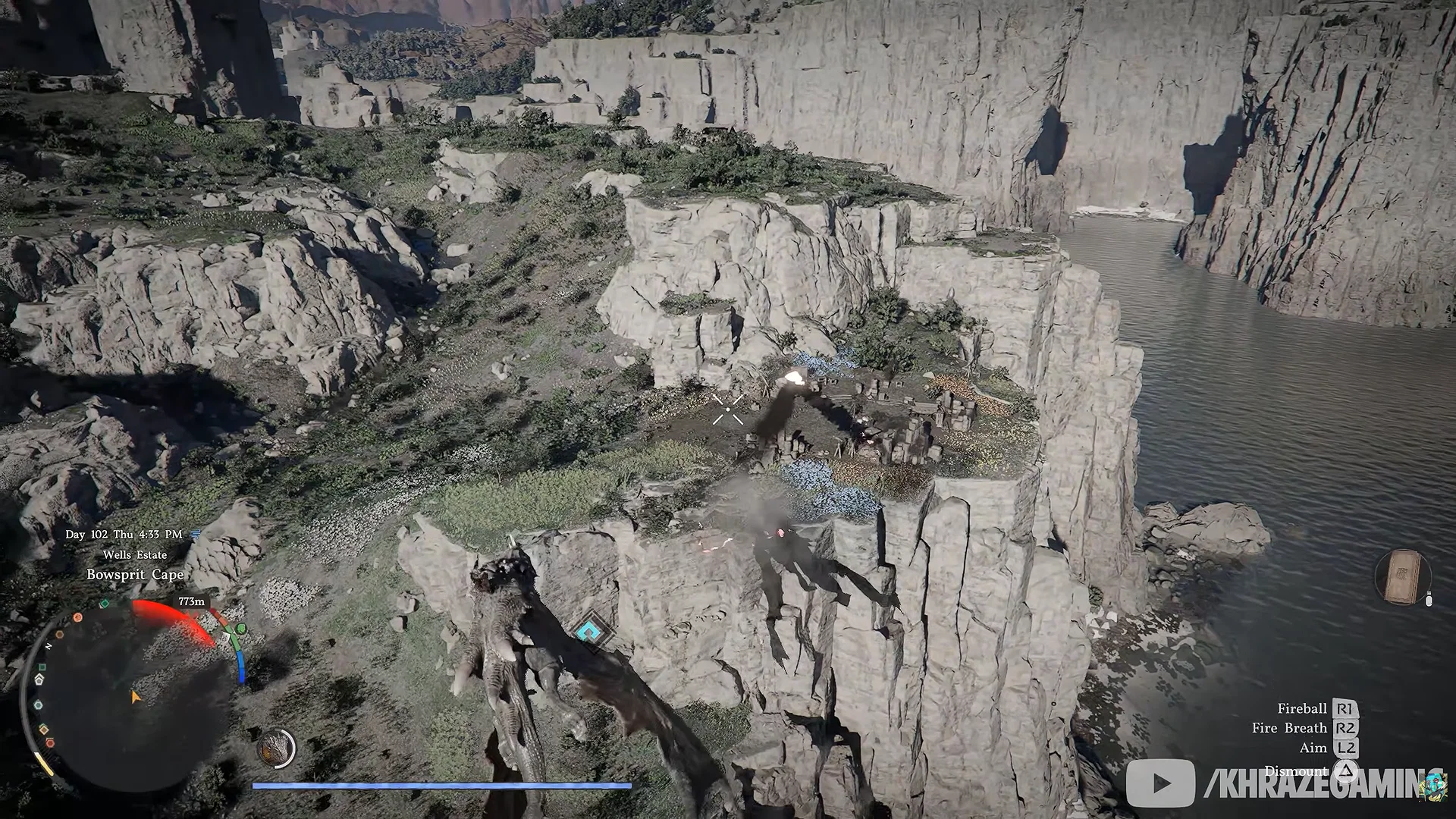Viewport: 1456px width, 819px height.
Task: Expand the 773m distance badge on the minimap
Action: coord(190,601)
